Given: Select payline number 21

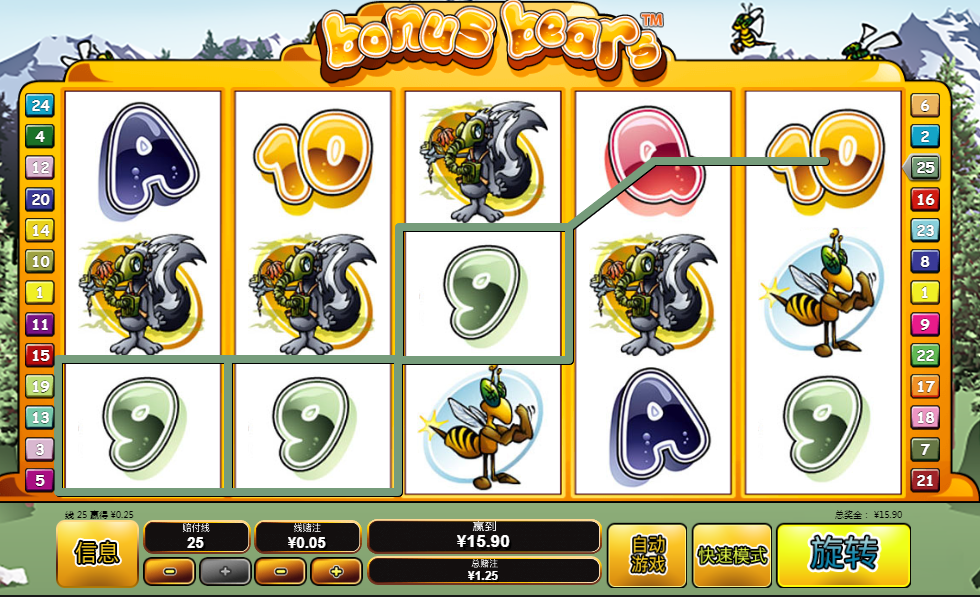Looking at the screenshot, I should click(925, 481).
